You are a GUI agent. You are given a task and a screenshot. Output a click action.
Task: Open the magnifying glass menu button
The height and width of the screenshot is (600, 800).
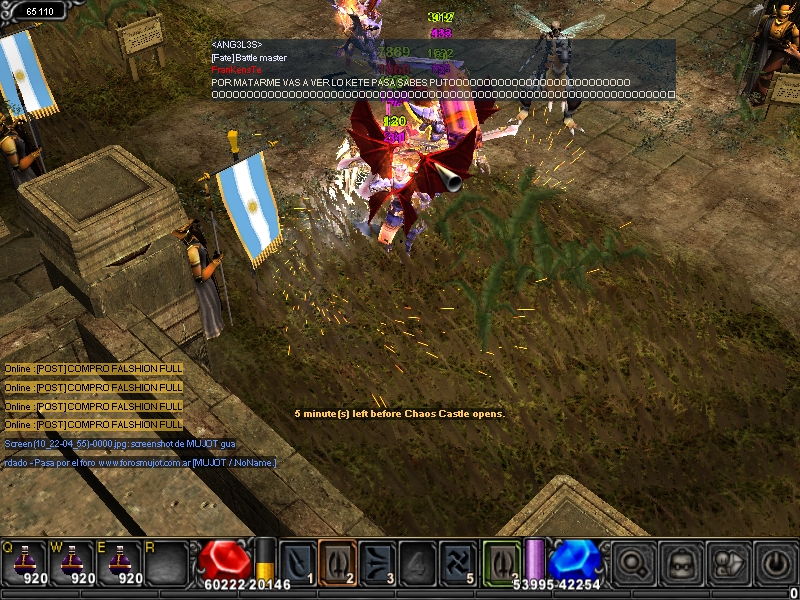click(x=633, y=564)
